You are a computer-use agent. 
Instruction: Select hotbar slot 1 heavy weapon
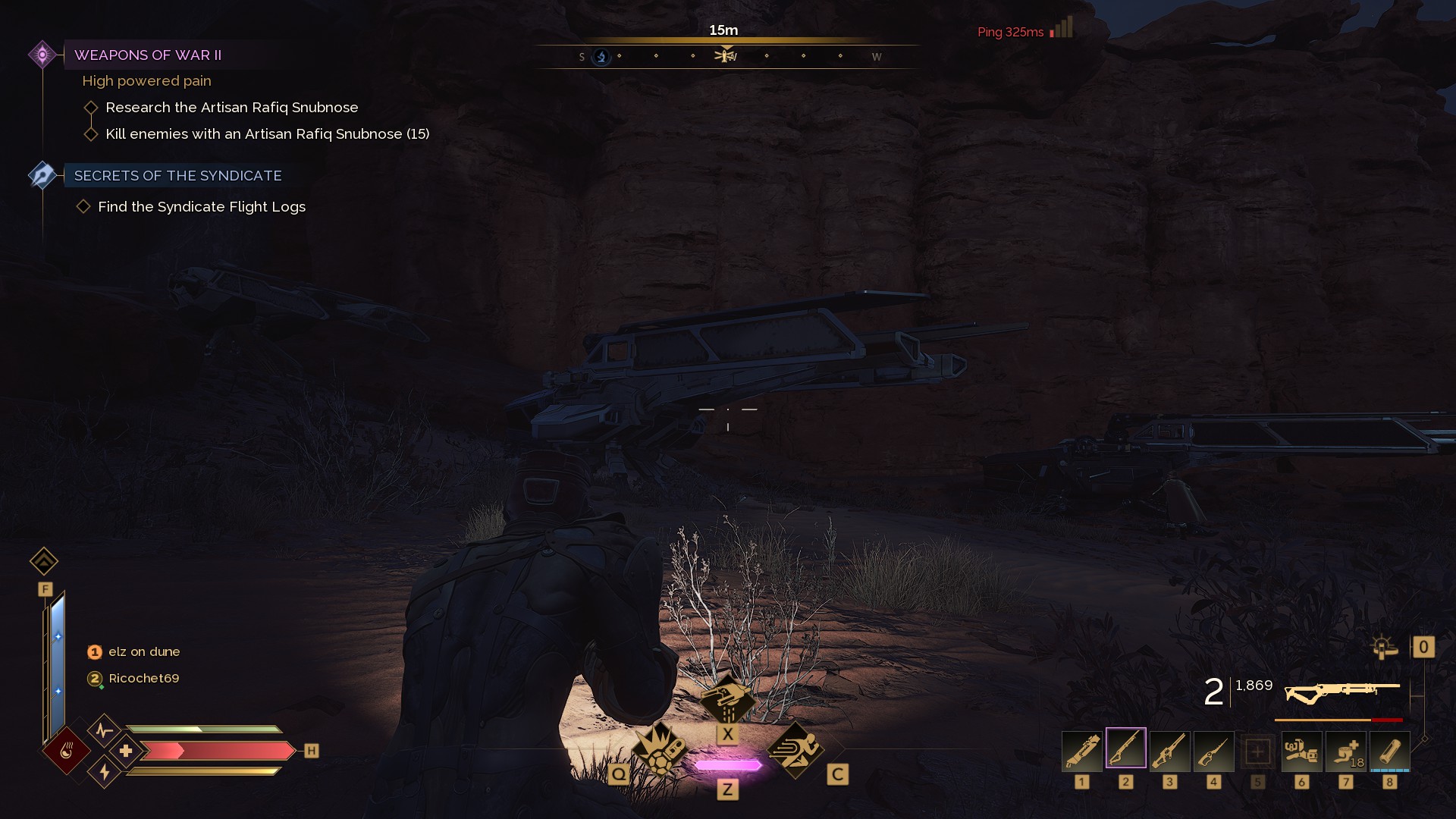point(1081,751)
